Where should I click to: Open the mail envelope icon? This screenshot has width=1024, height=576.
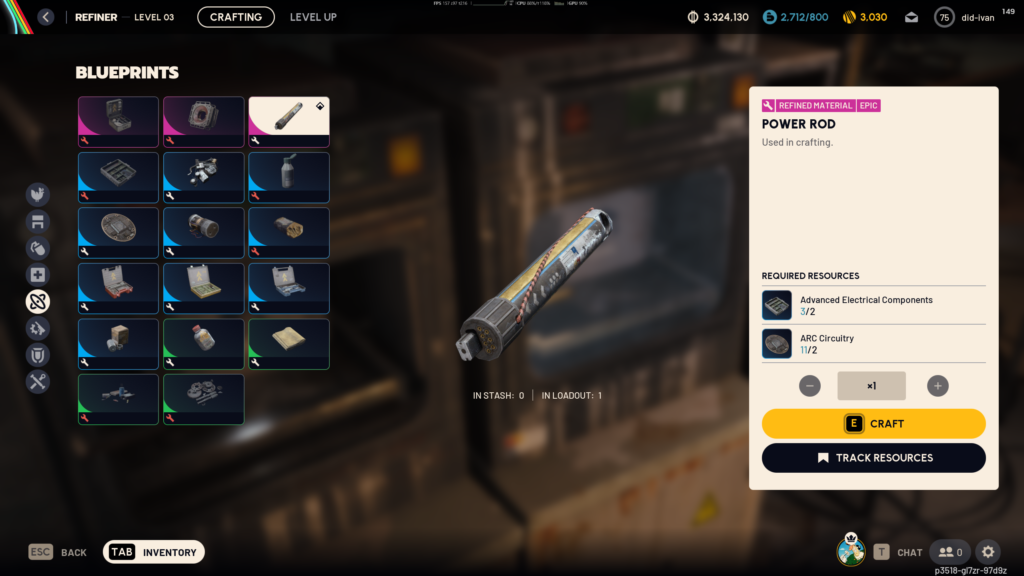pyautogui.click(x=912, y=17)
